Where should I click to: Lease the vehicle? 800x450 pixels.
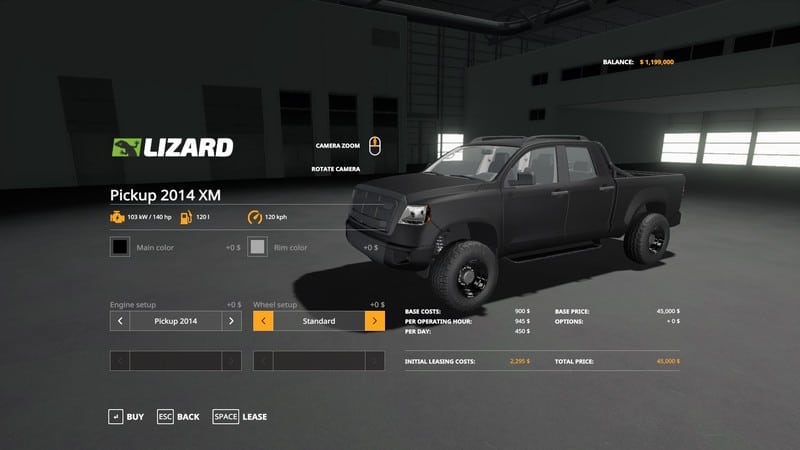coord(240,416)
